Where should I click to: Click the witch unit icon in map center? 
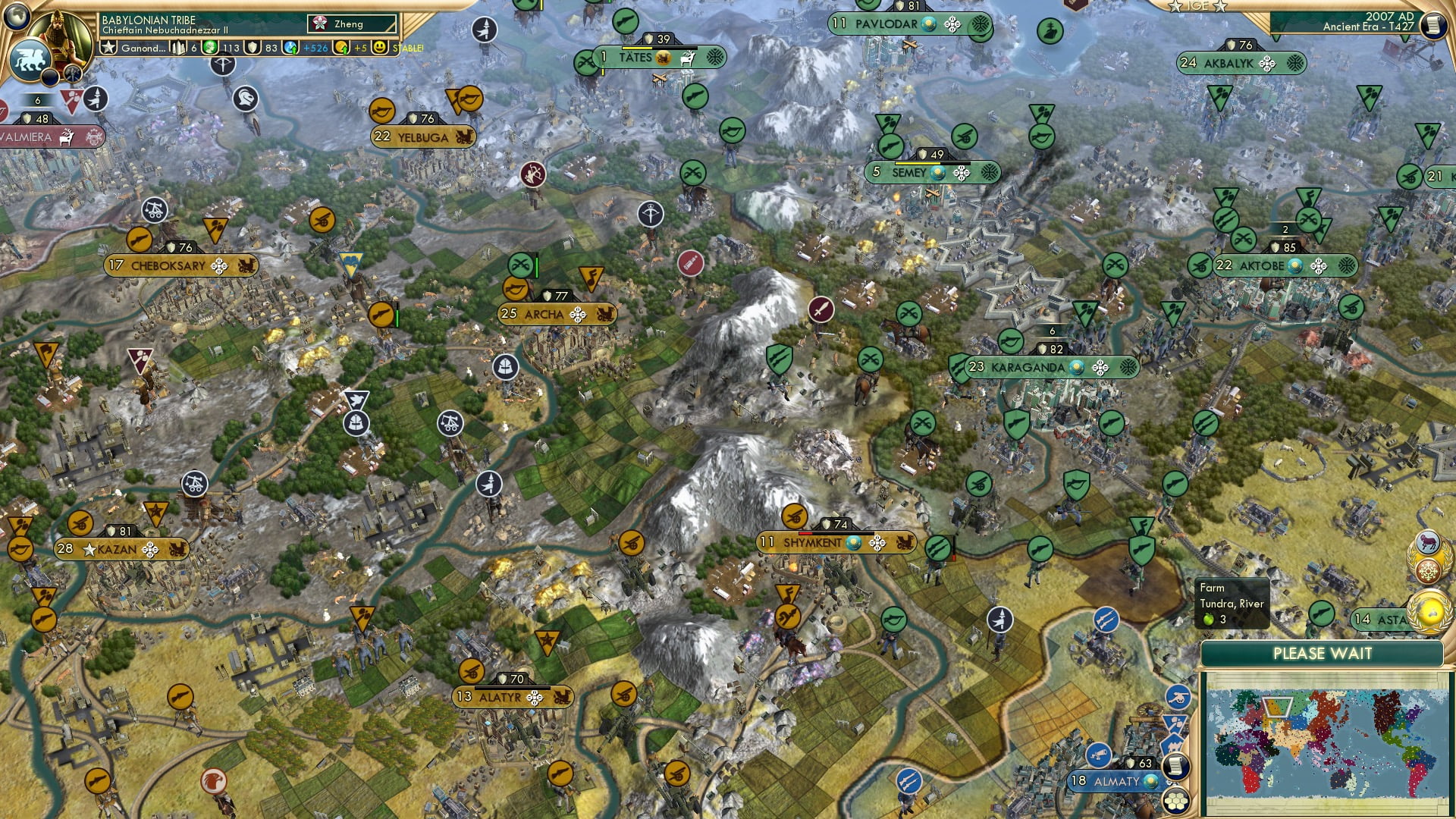[489, 484]
